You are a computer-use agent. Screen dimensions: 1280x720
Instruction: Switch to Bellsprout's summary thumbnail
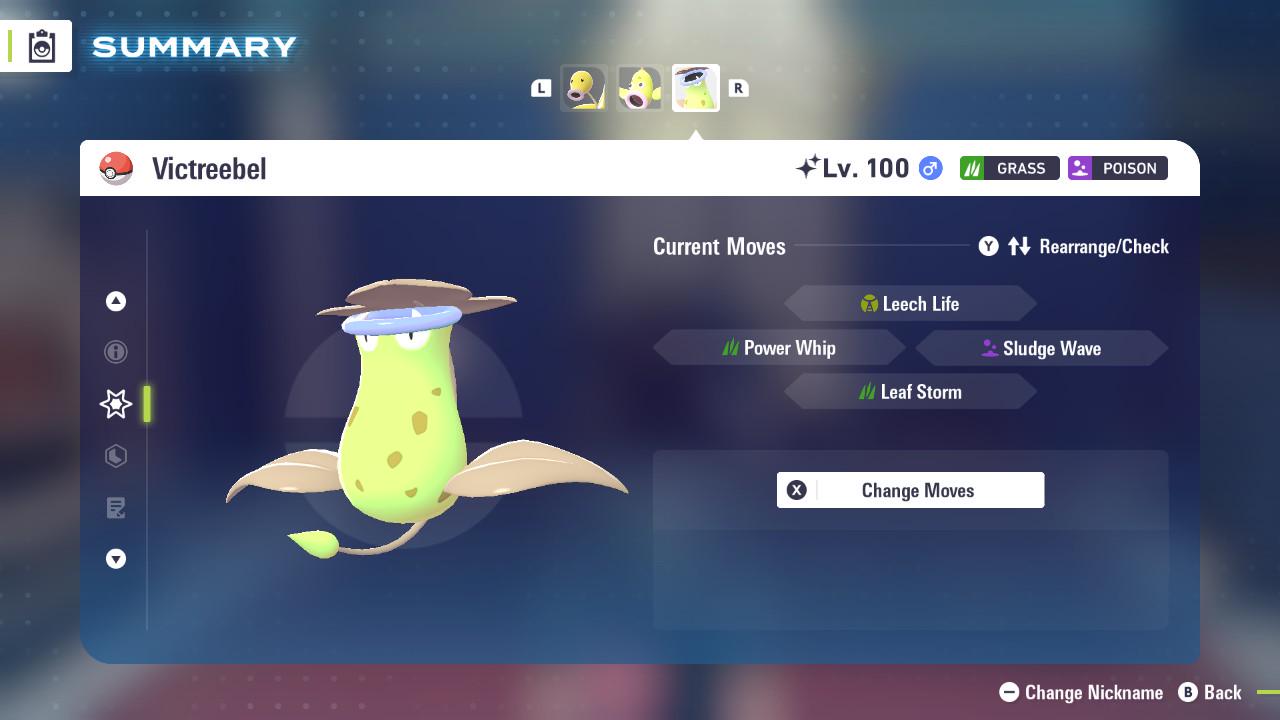583,87
